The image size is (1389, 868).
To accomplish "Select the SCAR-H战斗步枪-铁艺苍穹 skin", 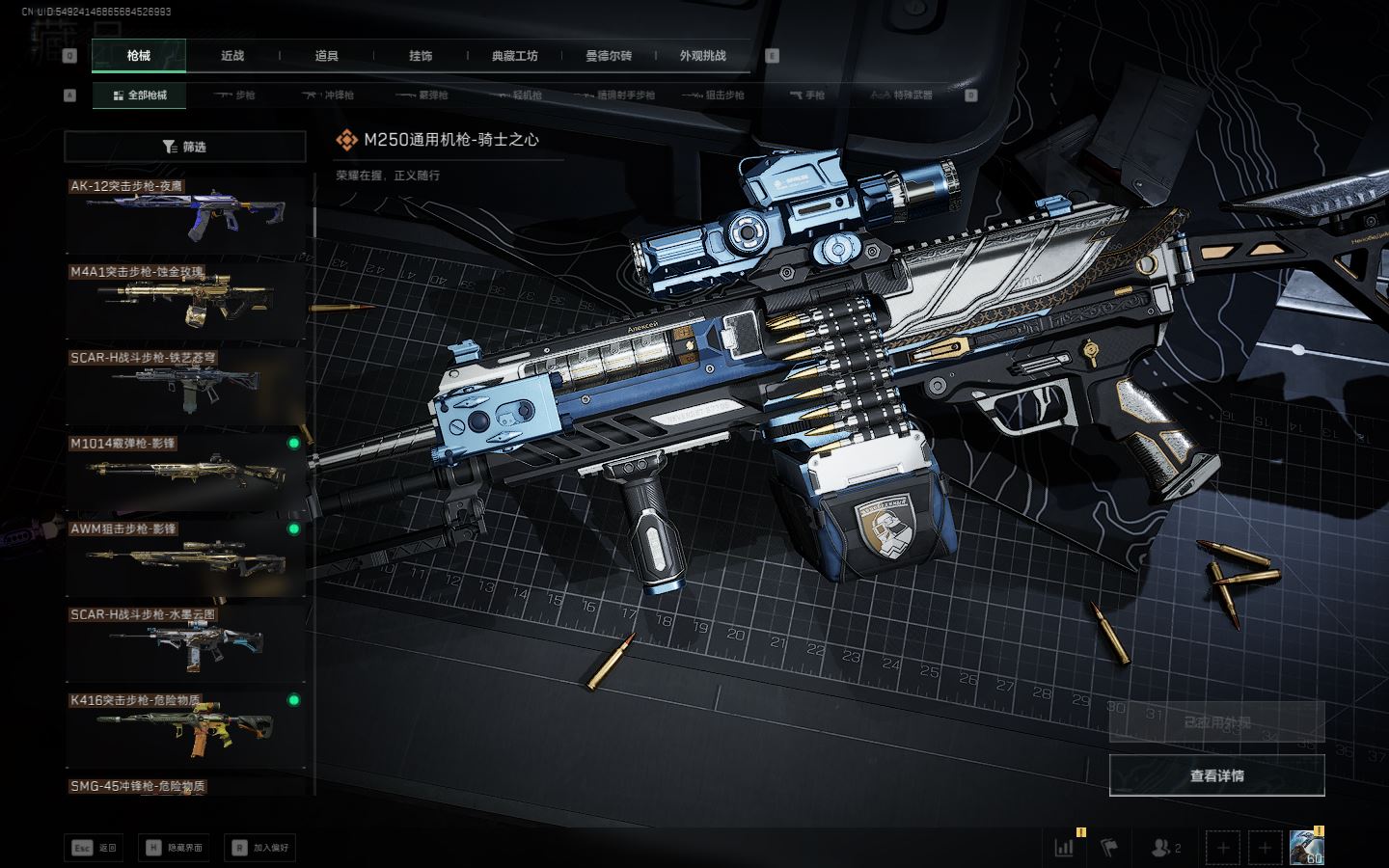I will pos(184,387).
